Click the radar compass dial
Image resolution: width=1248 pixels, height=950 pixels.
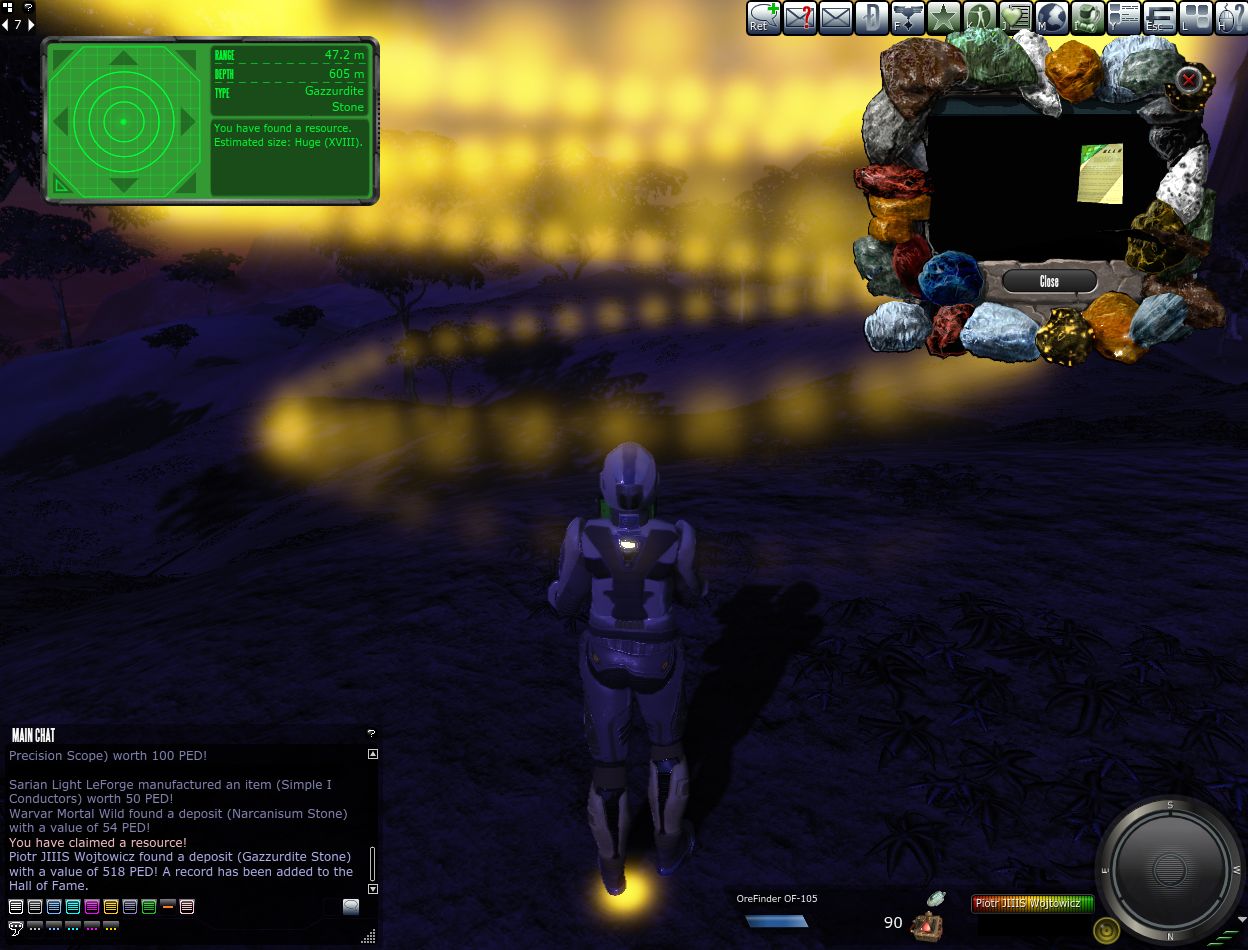click(x=1169, y=868)
